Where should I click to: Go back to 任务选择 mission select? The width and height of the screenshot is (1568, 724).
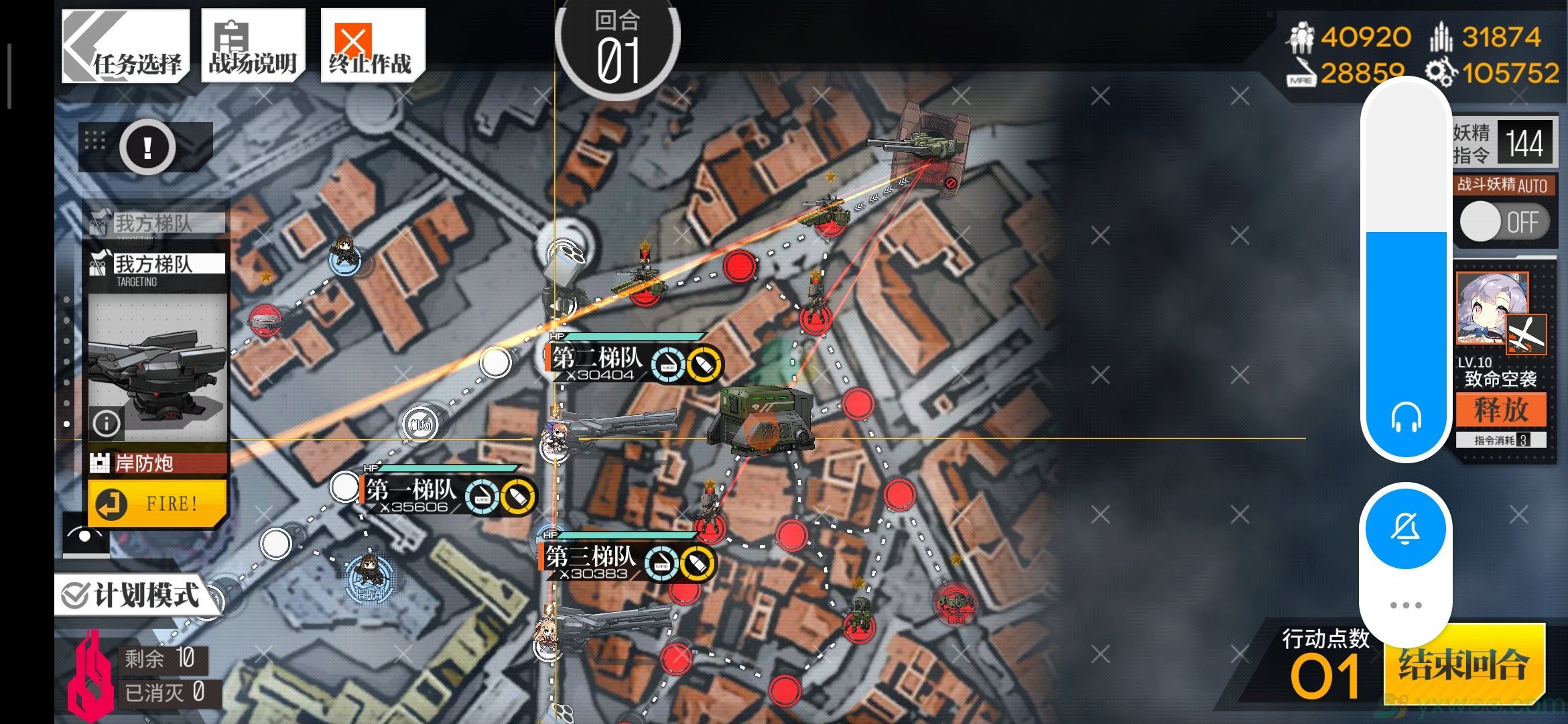point(125,46)
